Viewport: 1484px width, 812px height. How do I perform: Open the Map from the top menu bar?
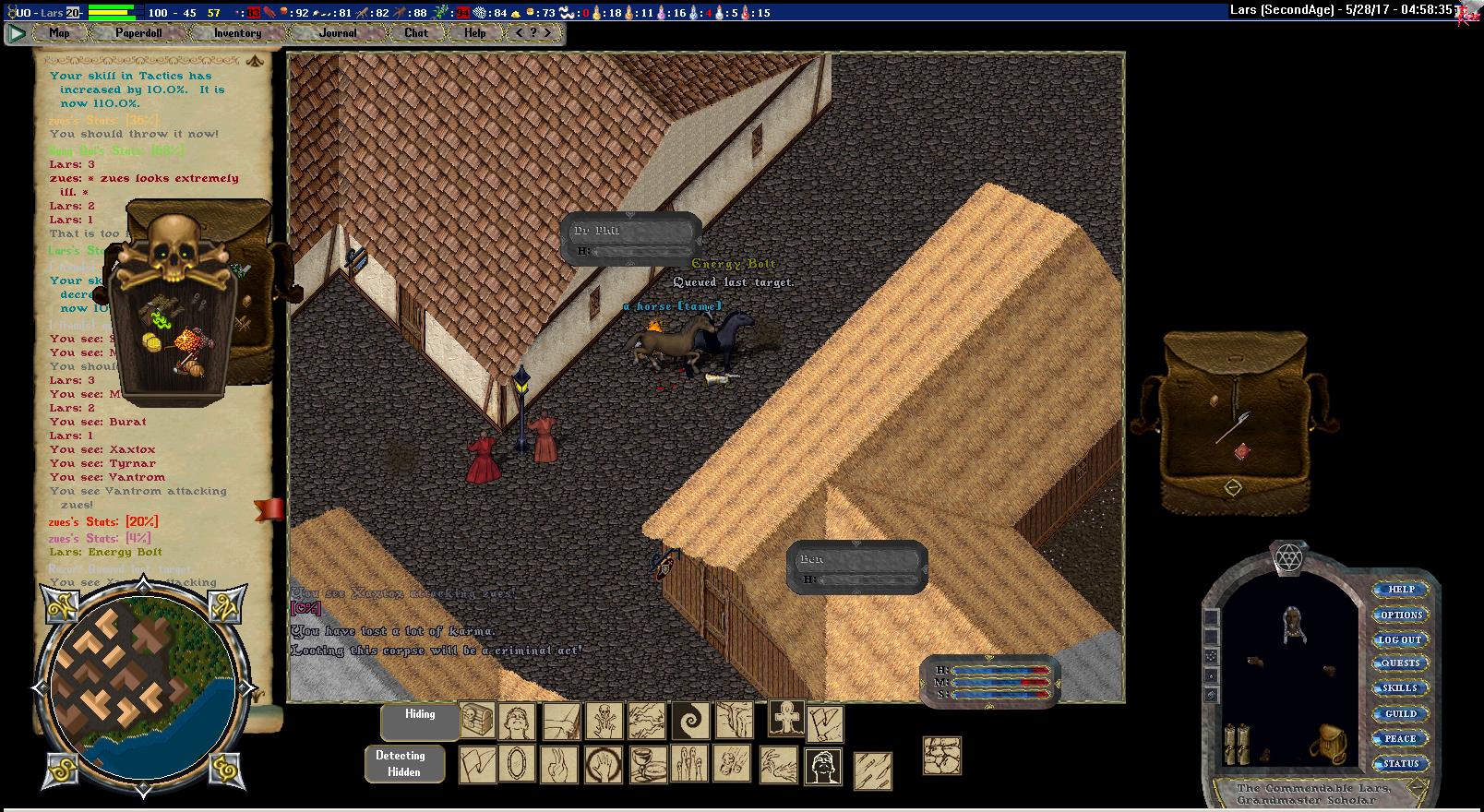pos(59,33)
